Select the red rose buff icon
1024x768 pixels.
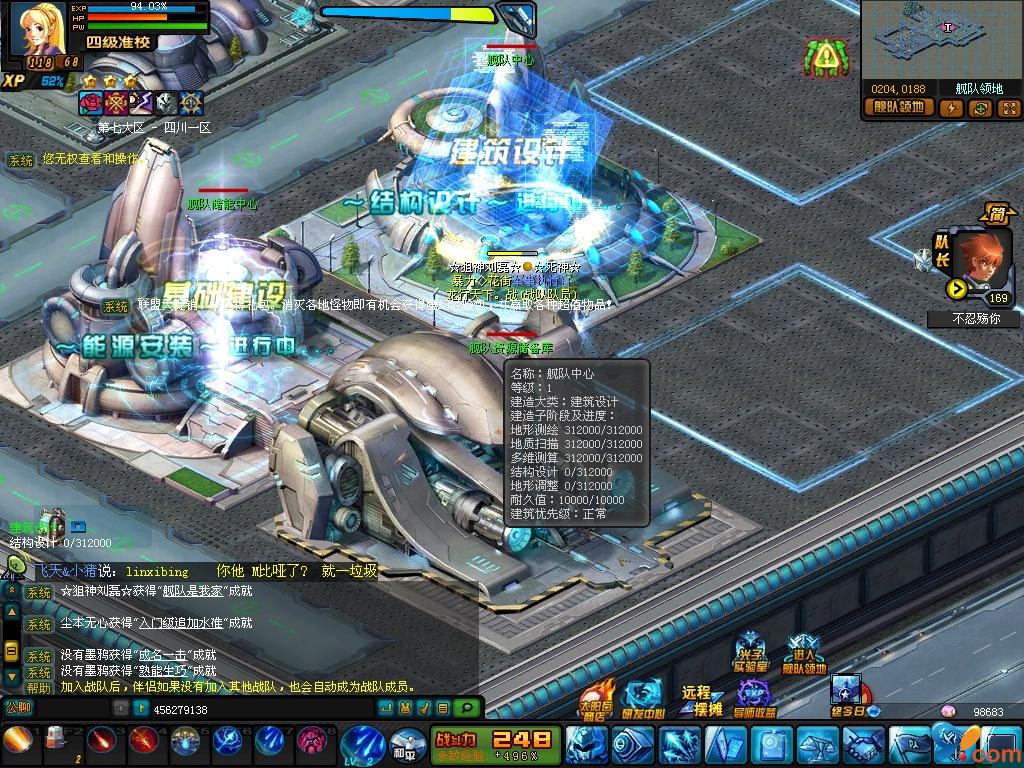(91, 102)
